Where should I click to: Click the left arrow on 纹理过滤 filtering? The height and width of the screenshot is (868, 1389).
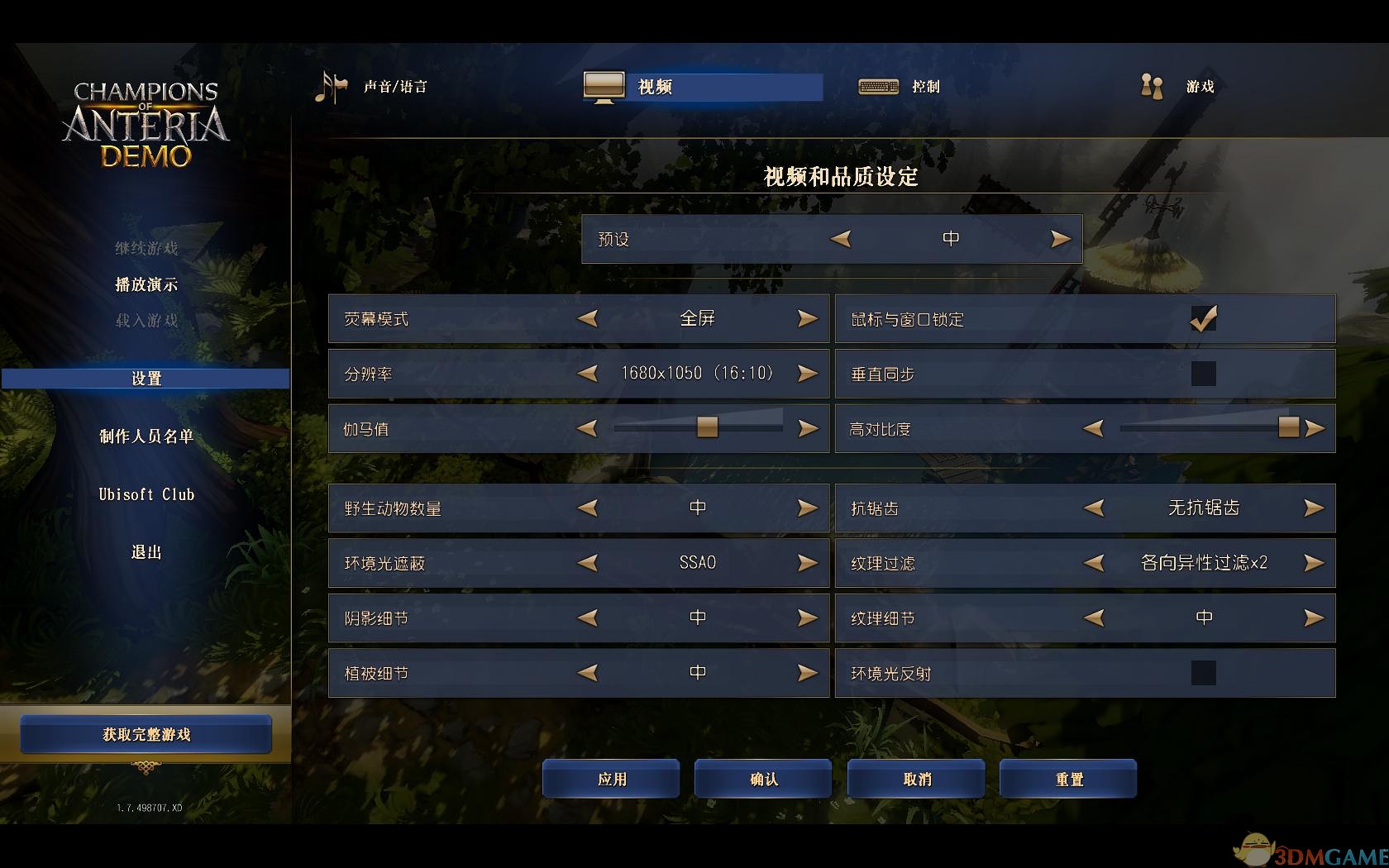(x=1095, y=563)
